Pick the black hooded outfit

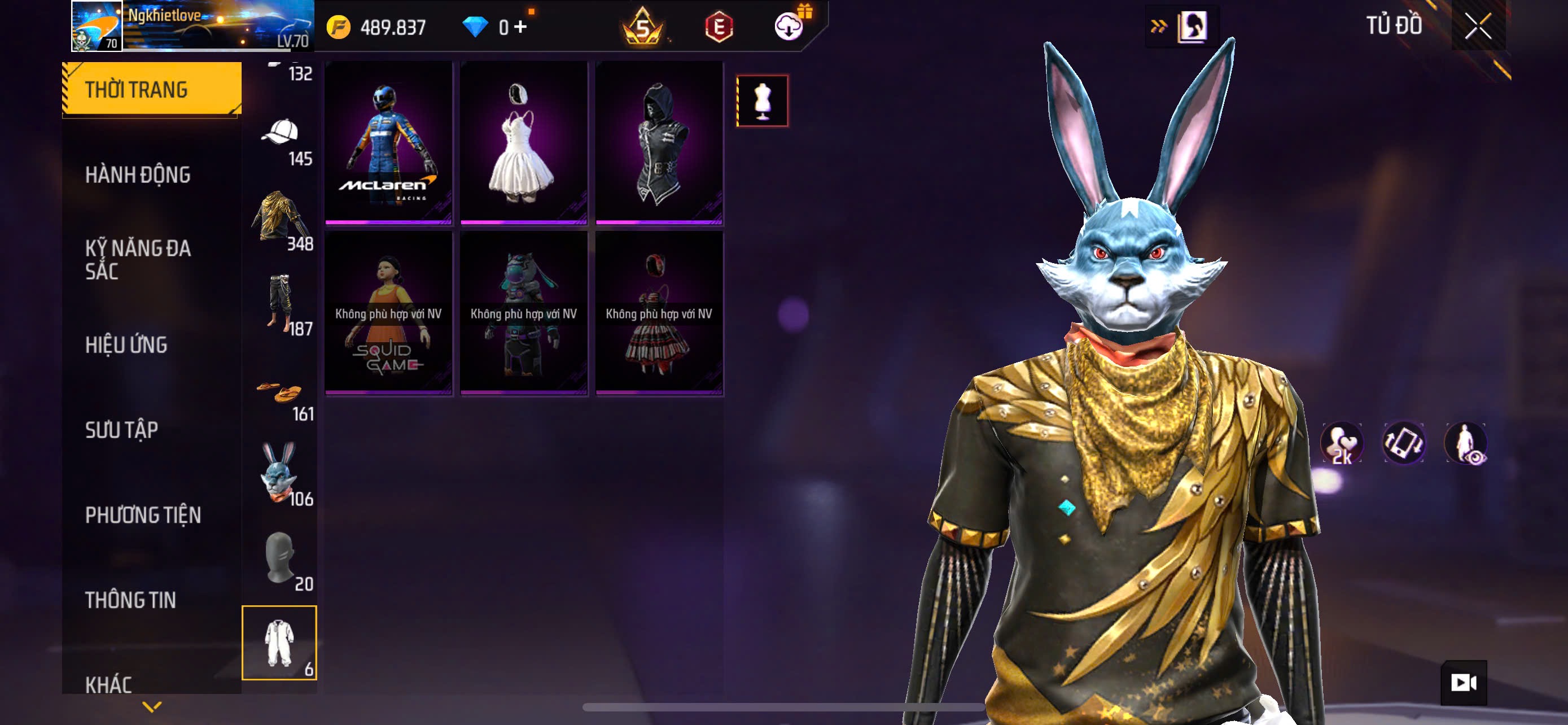coord(659,143)
